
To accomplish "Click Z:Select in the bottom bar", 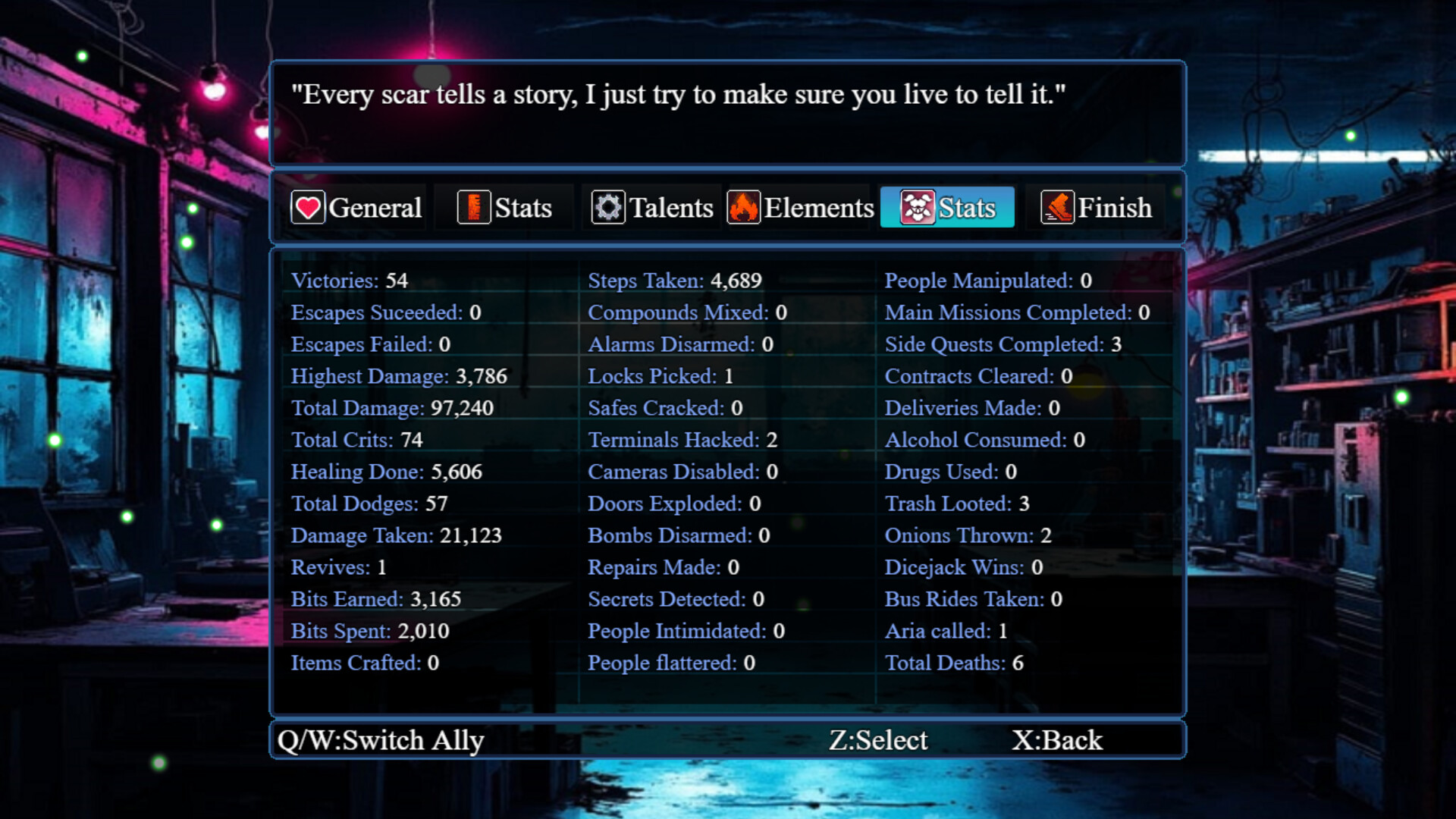I will tap(880, 739).
